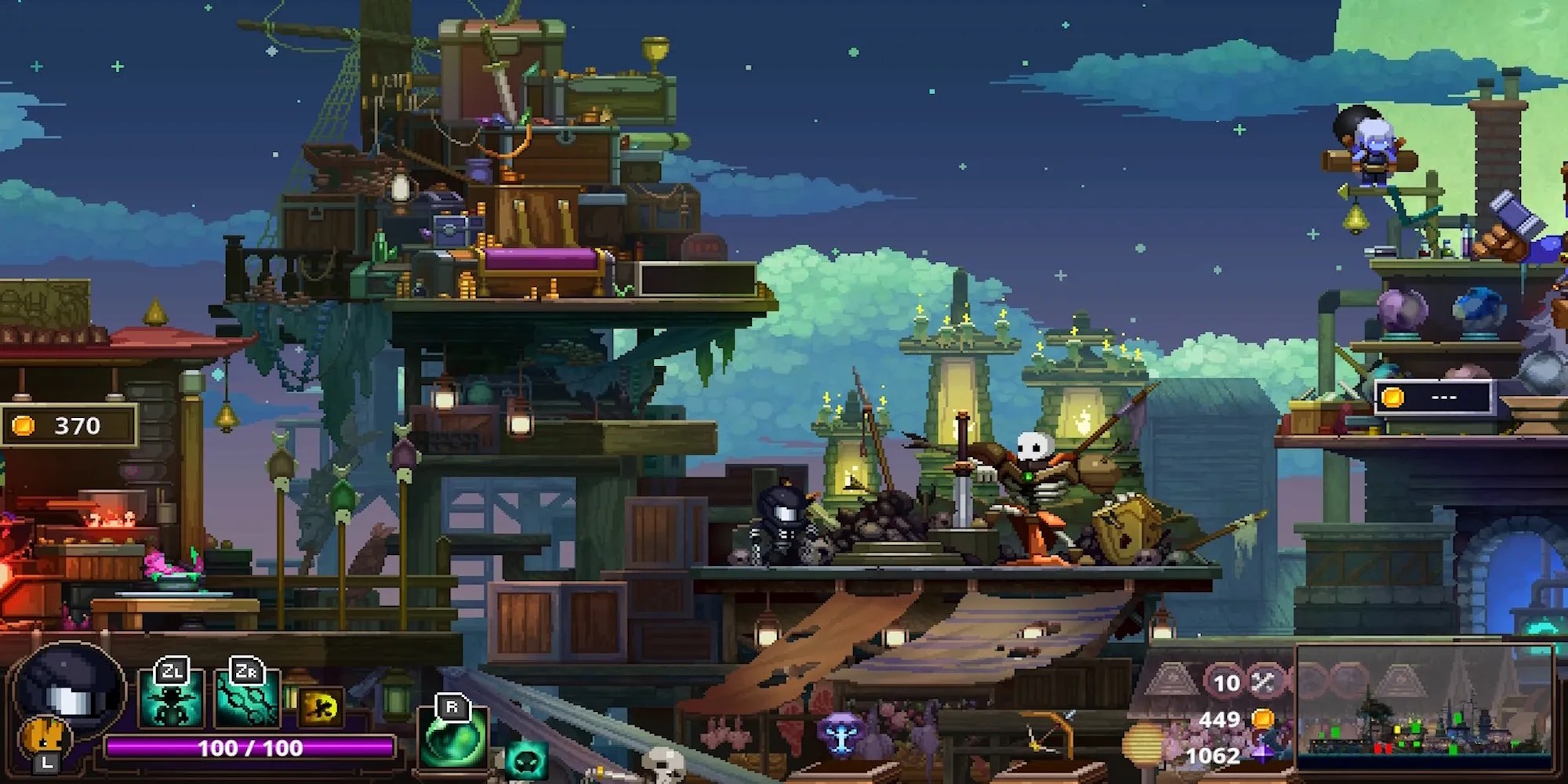Select the dark helmet skull portrait
The image size is (1568, 784).
tap(69, 691)
